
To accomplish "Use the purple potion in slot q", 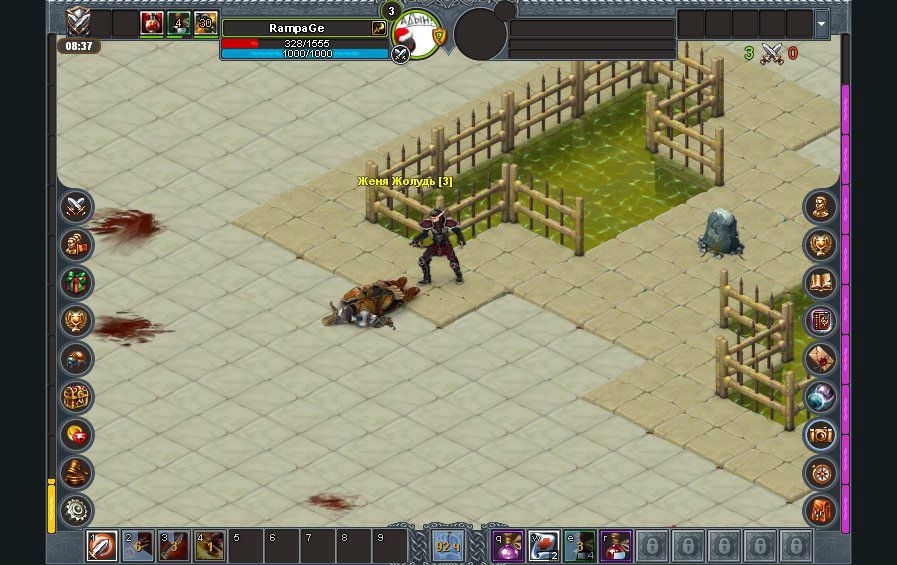I will [x=508, y=546].
